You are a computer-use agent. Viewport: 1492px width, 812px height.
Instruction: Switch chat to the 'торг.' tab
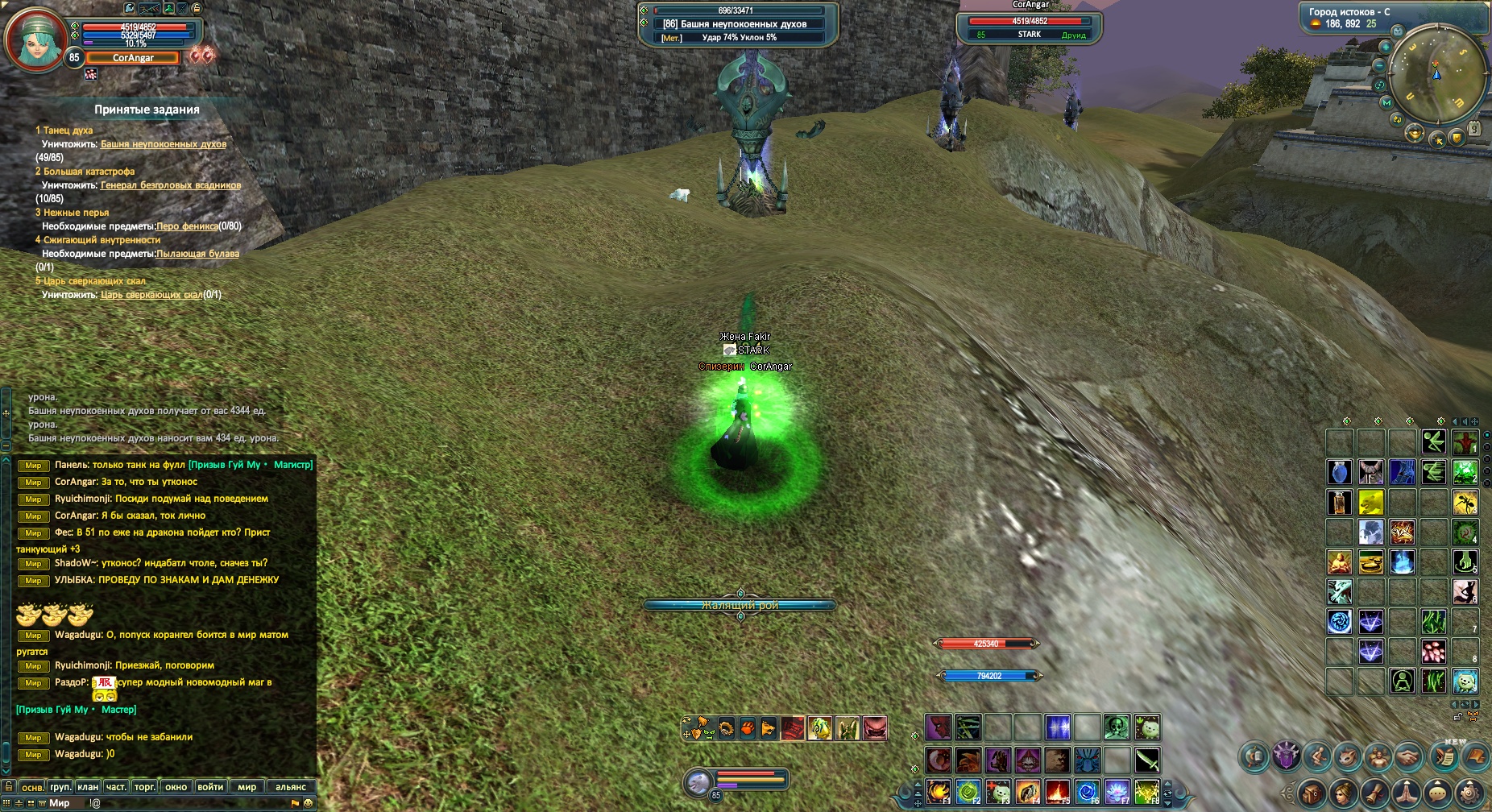tap(145, 787)
